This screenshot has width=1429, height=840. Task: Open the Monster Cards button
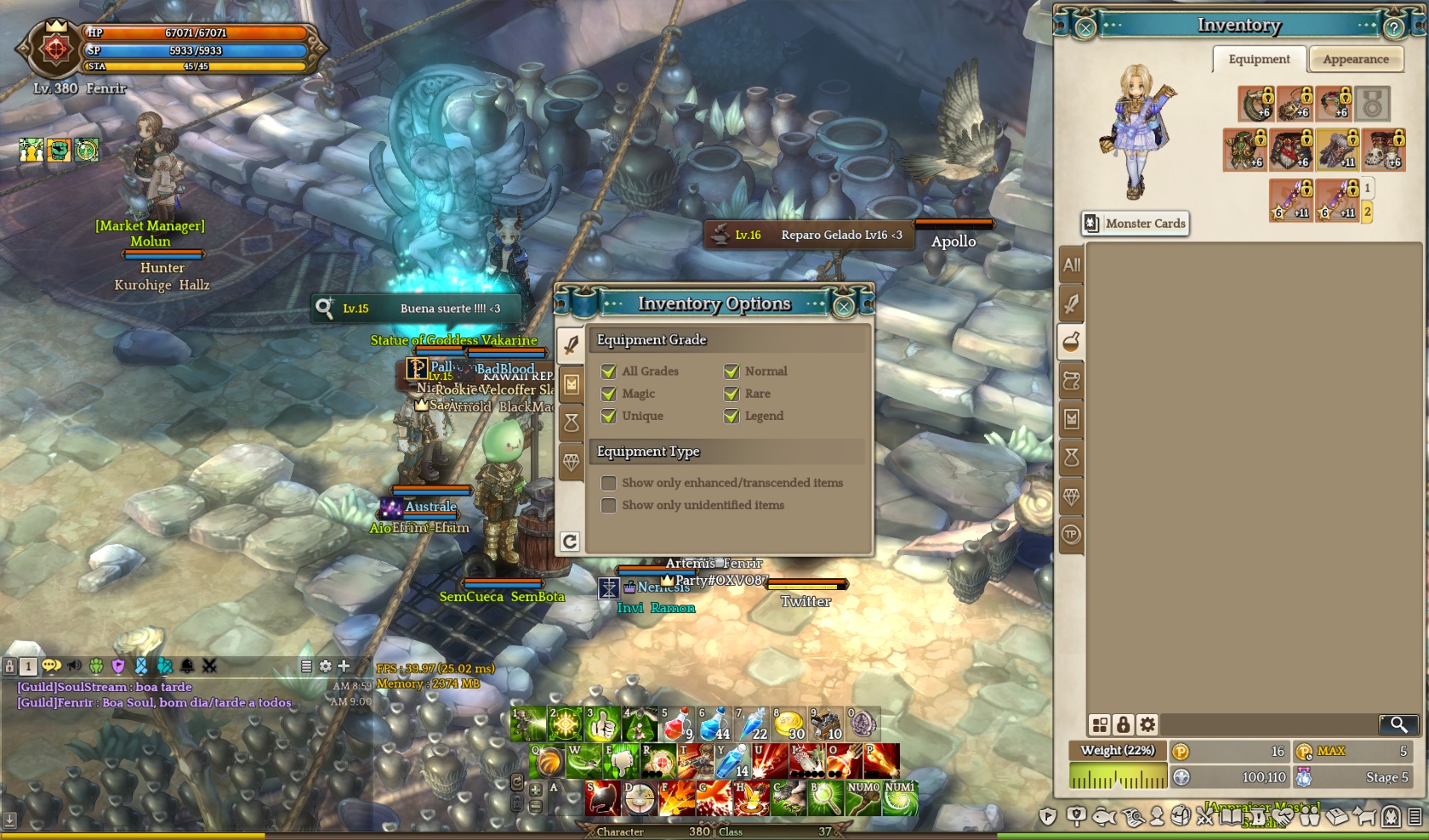1136,224
